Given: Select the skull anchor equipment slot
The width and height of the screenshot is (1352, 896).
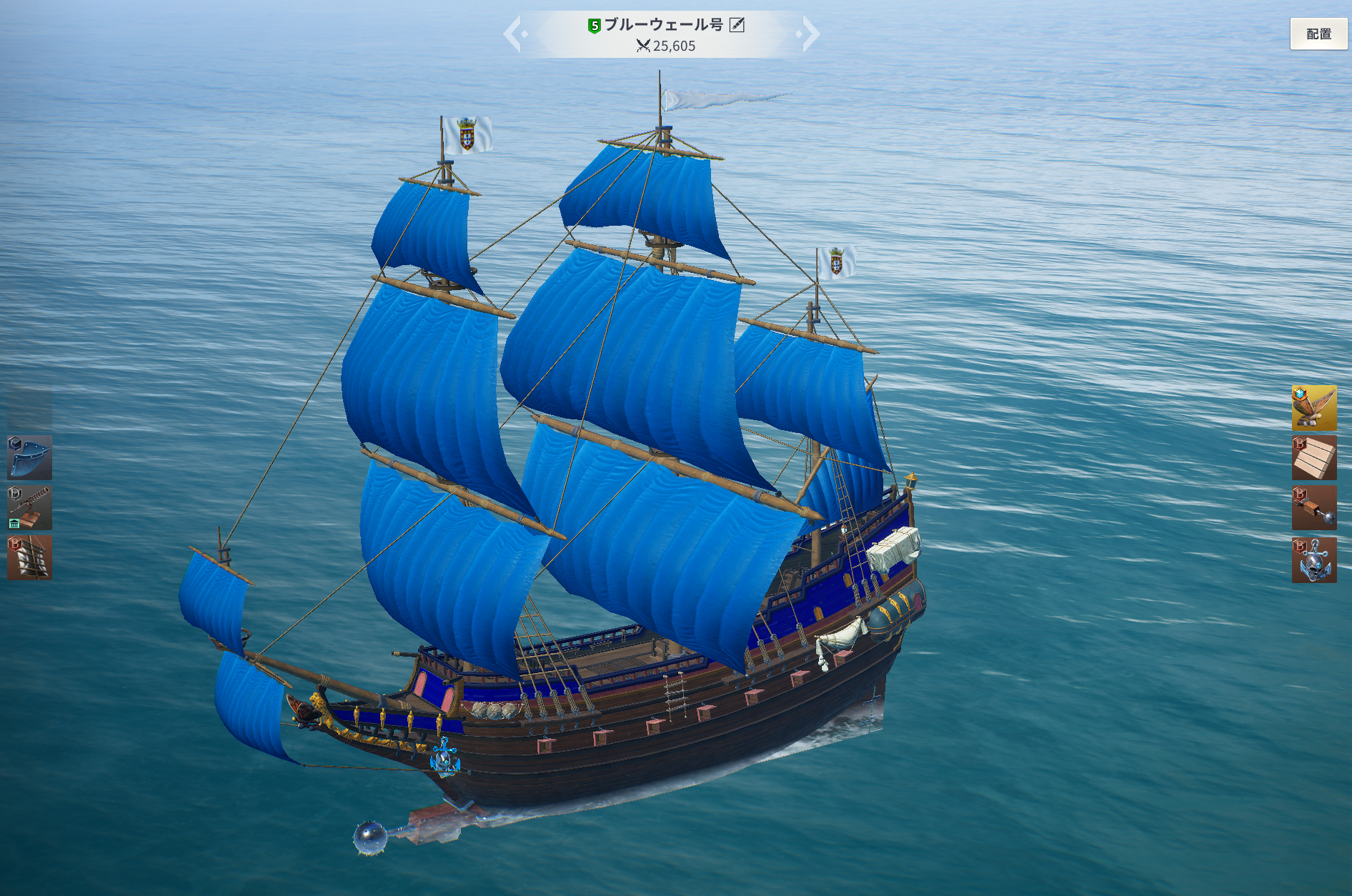Looking at the screenshot, I should [x=1313, y=560].
